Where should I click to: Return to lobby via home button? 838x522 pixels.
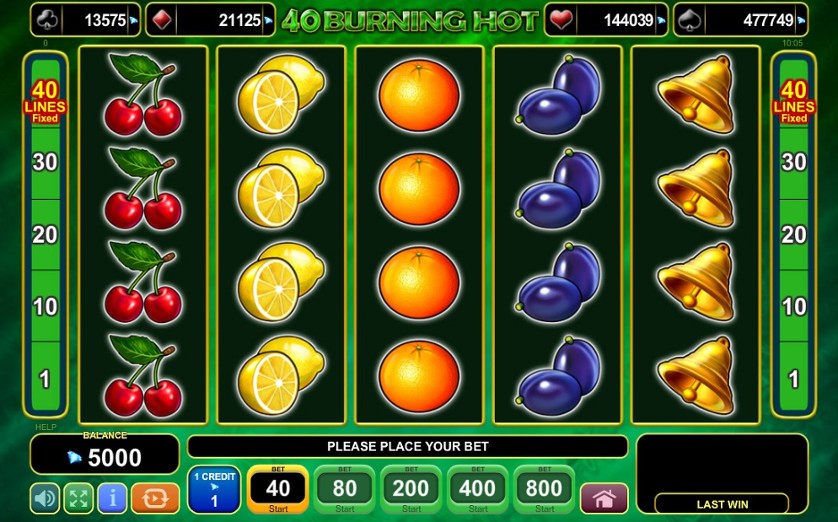coord(604,498)
